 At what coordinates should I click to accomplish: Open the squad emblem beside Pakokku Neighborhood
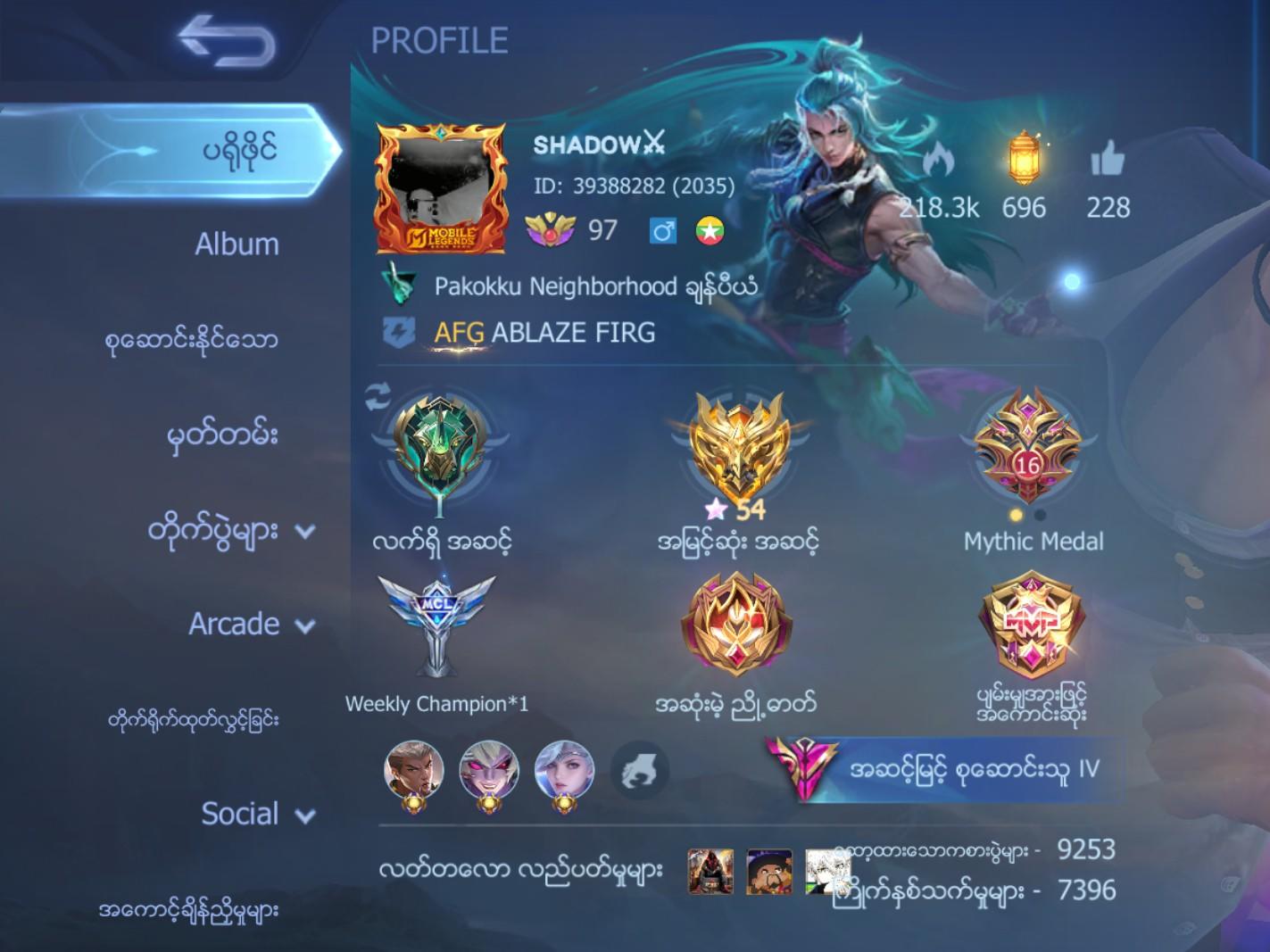(x=401, y=286)
